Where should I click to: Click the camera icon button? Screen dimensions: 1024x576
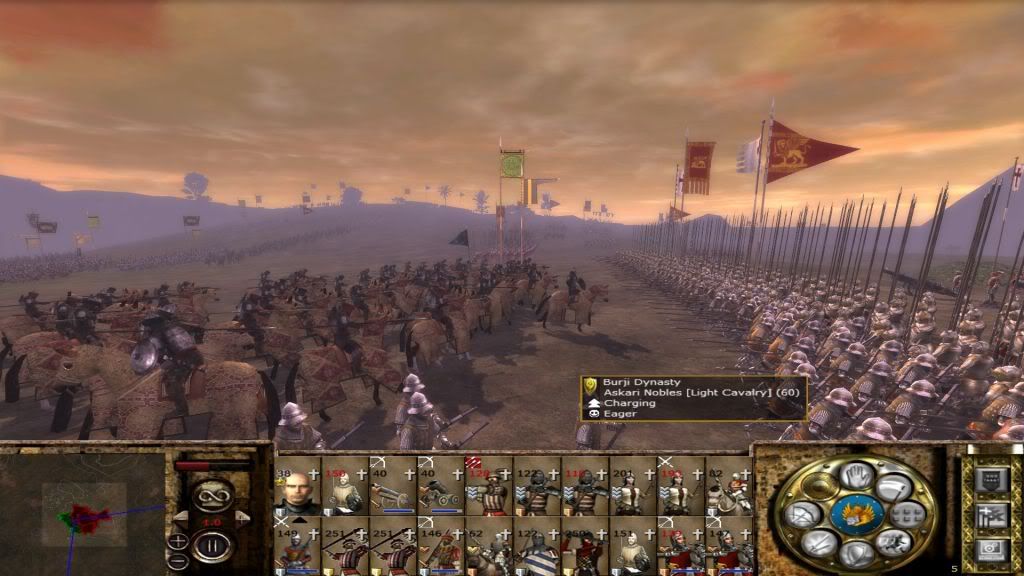click(990, 551)
